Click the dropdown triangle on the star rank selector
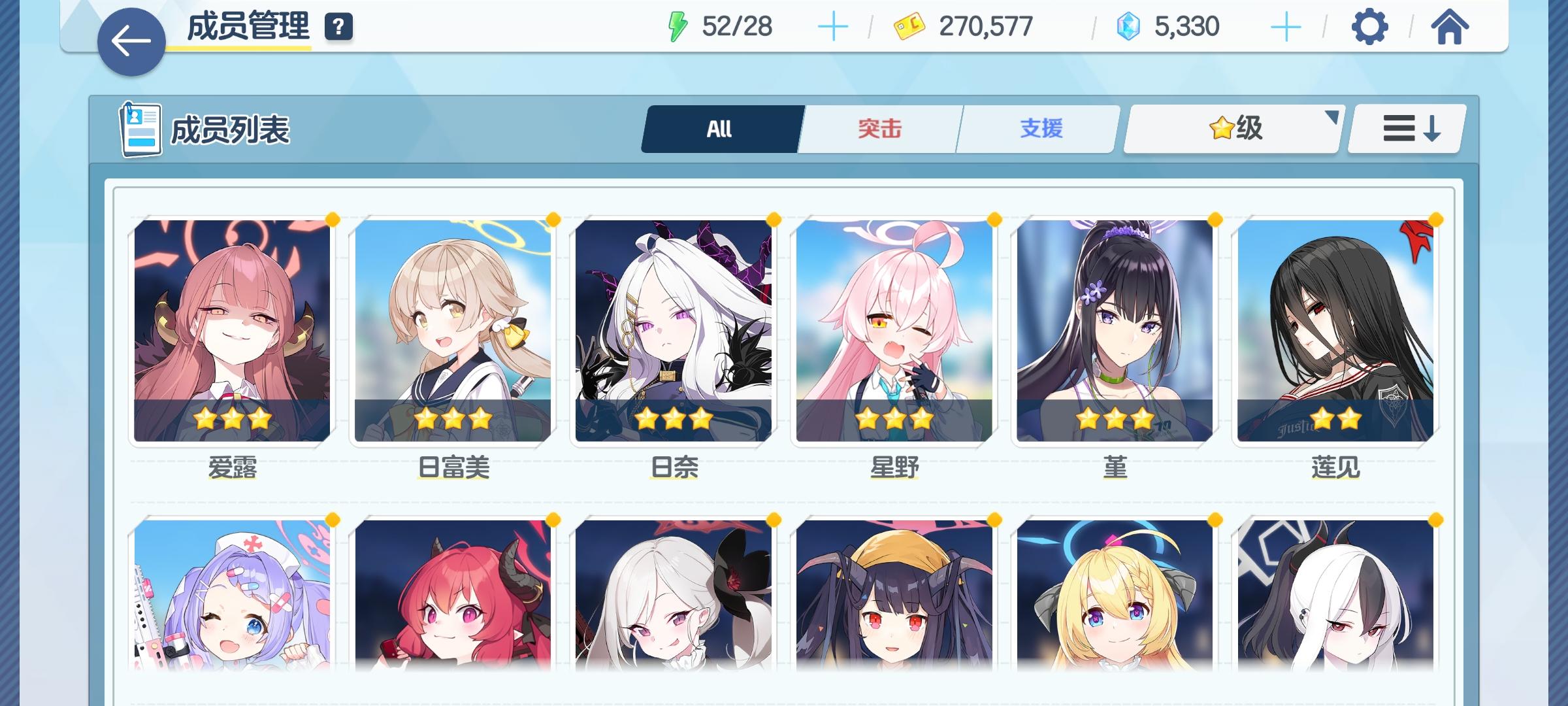This screenshot has height=706, width=1568. pyautogui.click(x=1330, y=118)
